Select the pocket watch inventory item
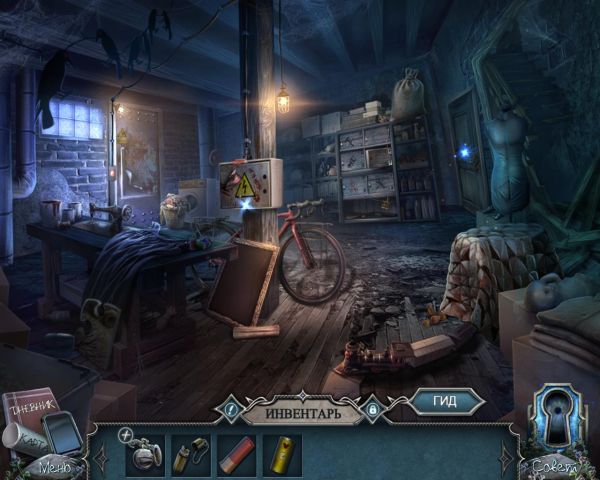The width and height of the screenshot is (600, 480). click(x=145, y=450)
